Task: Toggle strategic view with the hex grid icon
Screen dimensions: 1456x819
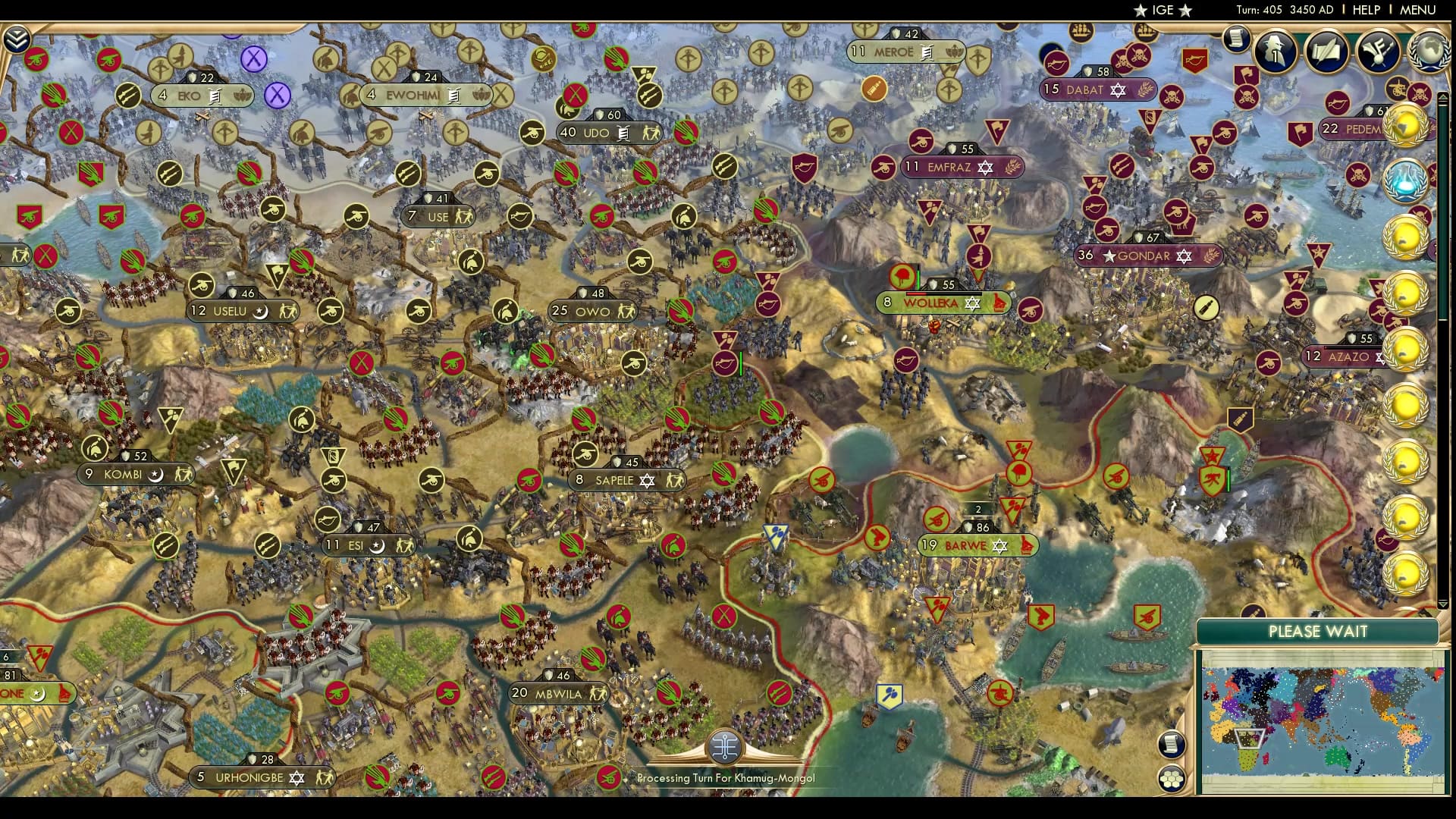Action: tap(1171, 778)
